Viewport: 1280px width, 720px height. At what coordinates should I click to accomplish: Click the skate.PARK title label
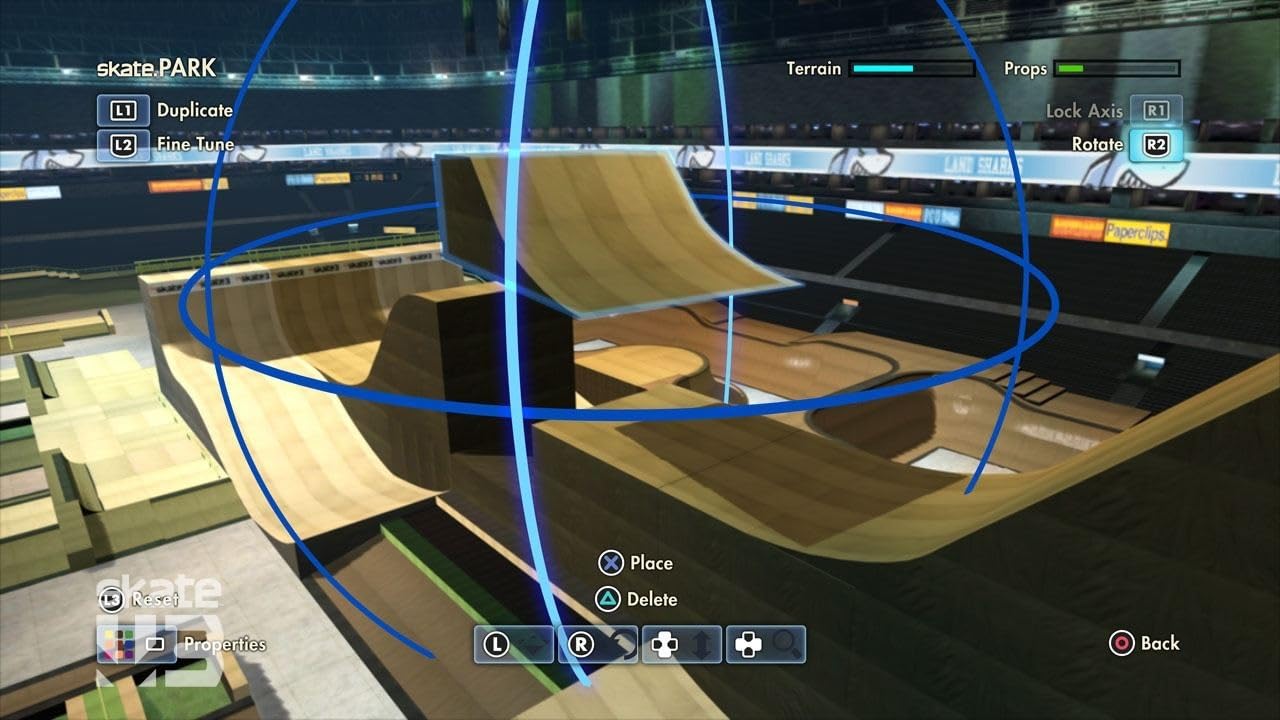(x=156, y=68)
